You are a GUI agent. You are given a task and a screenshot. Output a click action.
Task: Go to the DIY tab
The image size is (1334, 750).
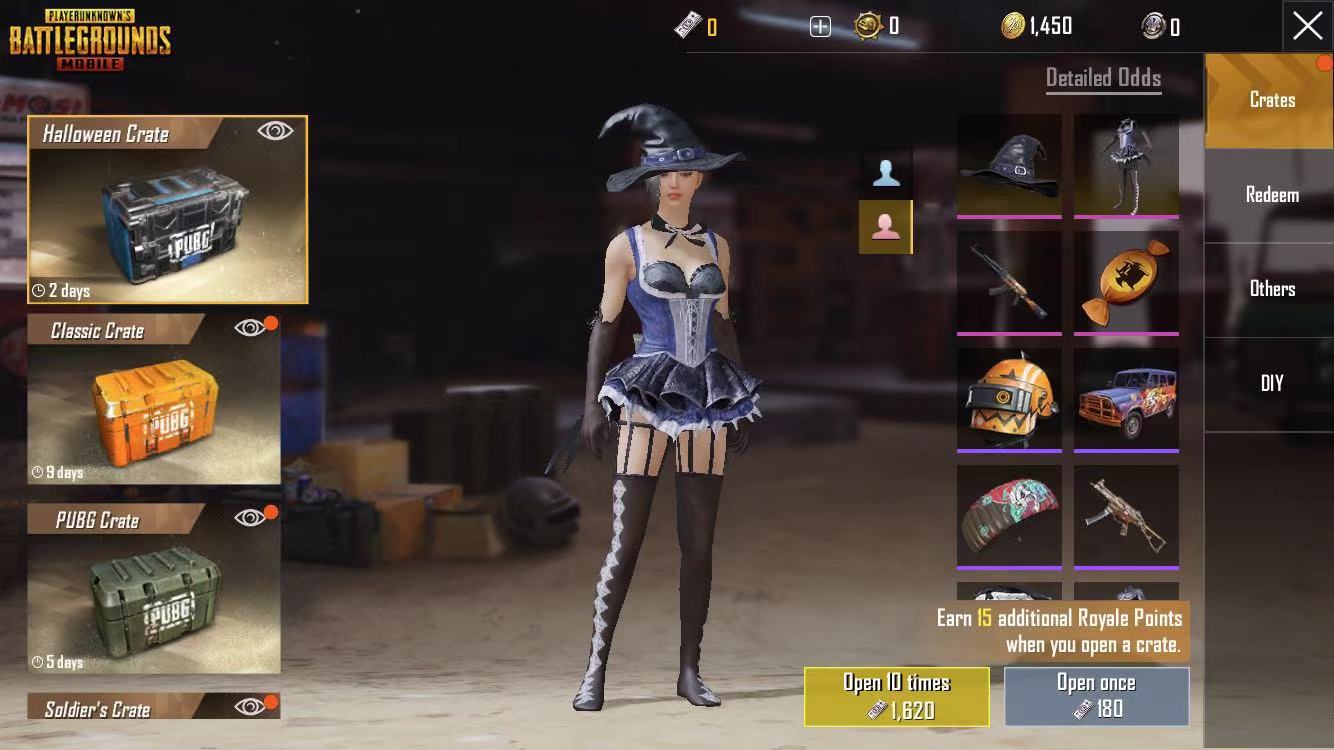point(1271,383)
